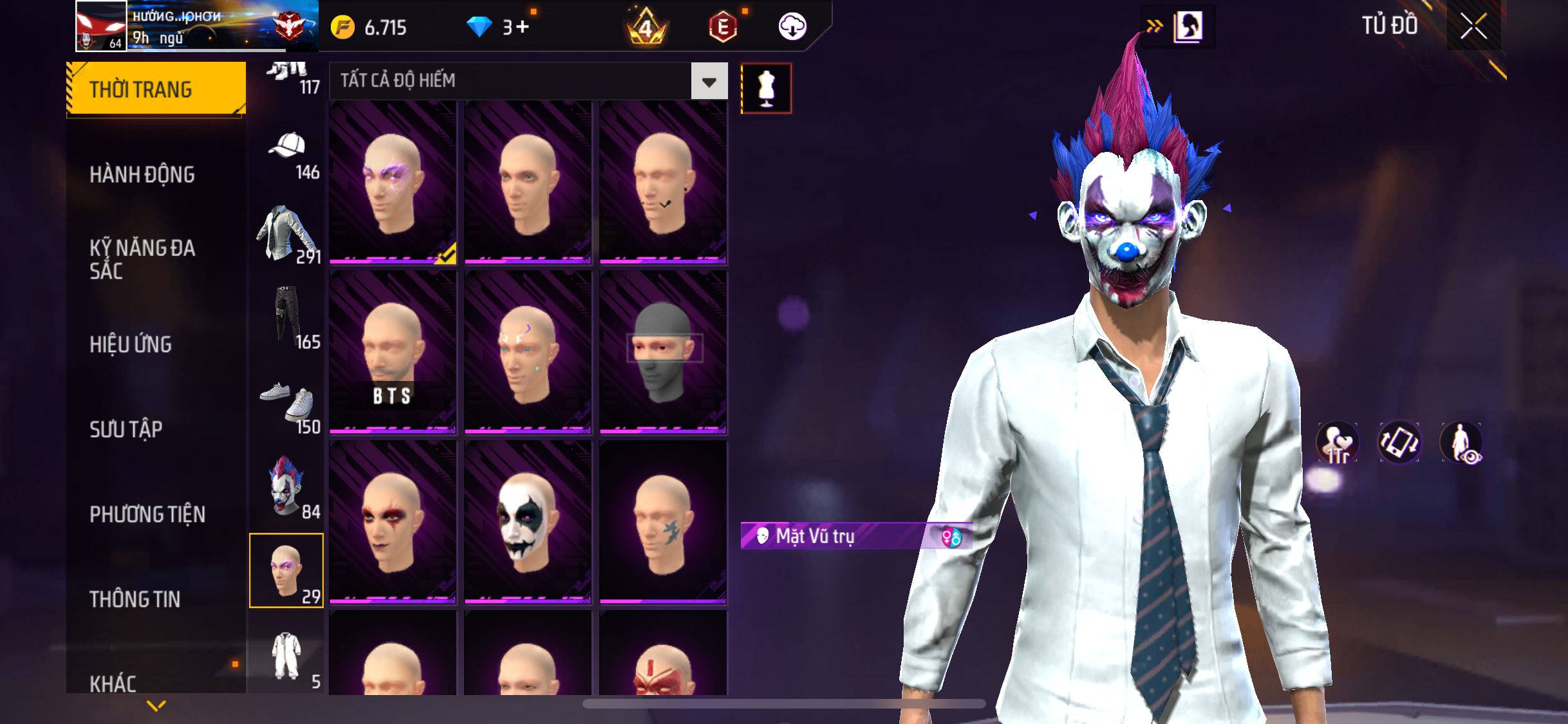The height and width of the screenshot is (724, 1568).
Task: Expand the Tất Cả Độ Hiếm dropdown
Action: 709,82
